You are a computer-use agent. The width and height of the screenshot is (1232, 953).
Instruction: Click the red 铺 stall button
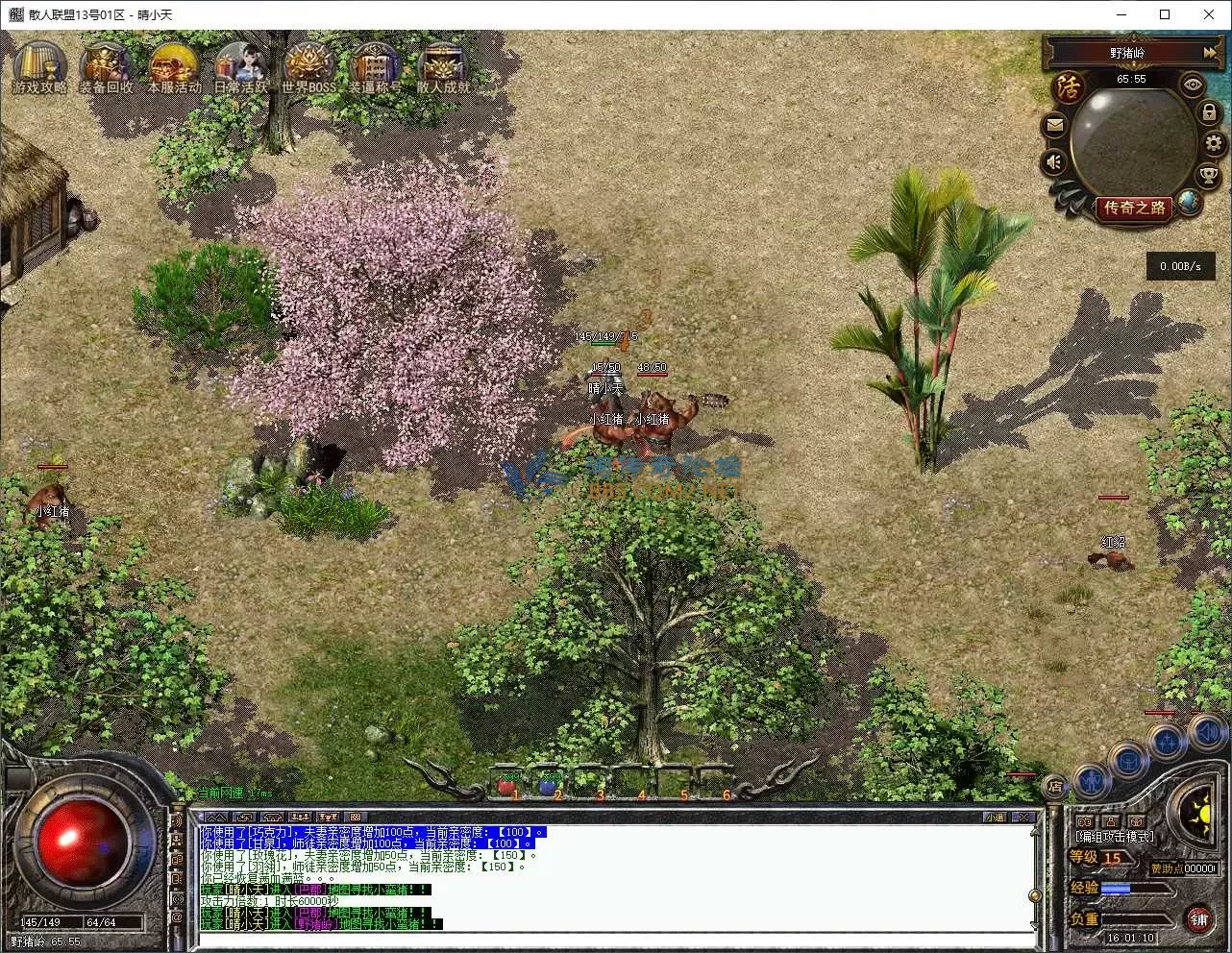coord(1198,919)
